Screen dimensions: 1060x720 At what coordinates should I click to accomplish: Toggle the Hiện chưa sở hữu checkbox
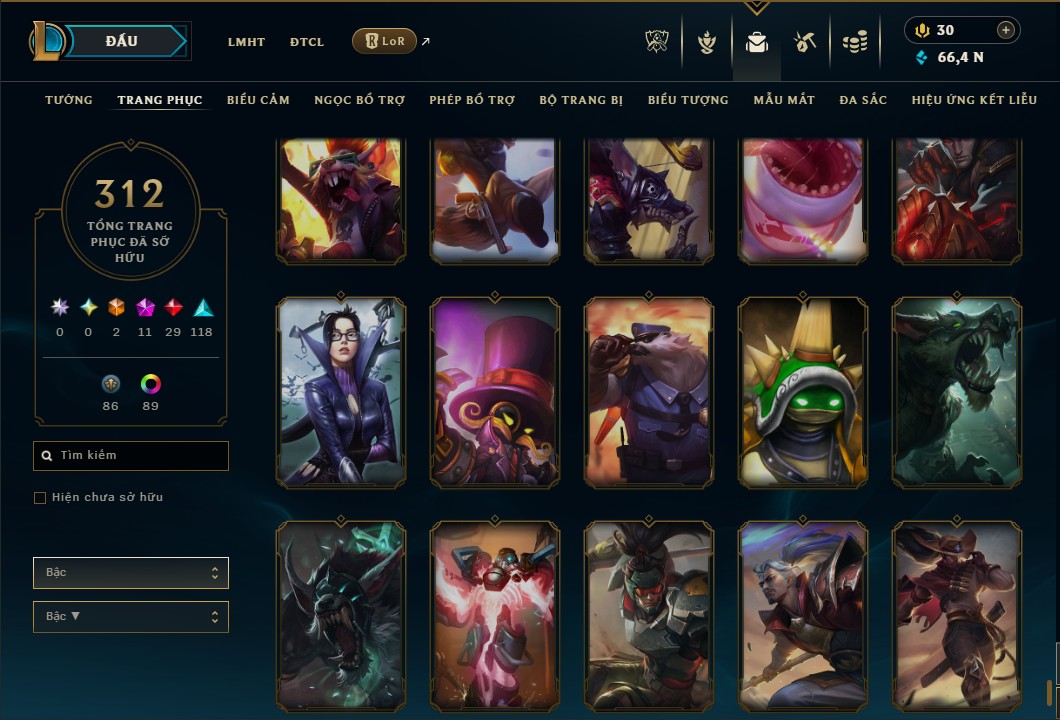point(40,498)
